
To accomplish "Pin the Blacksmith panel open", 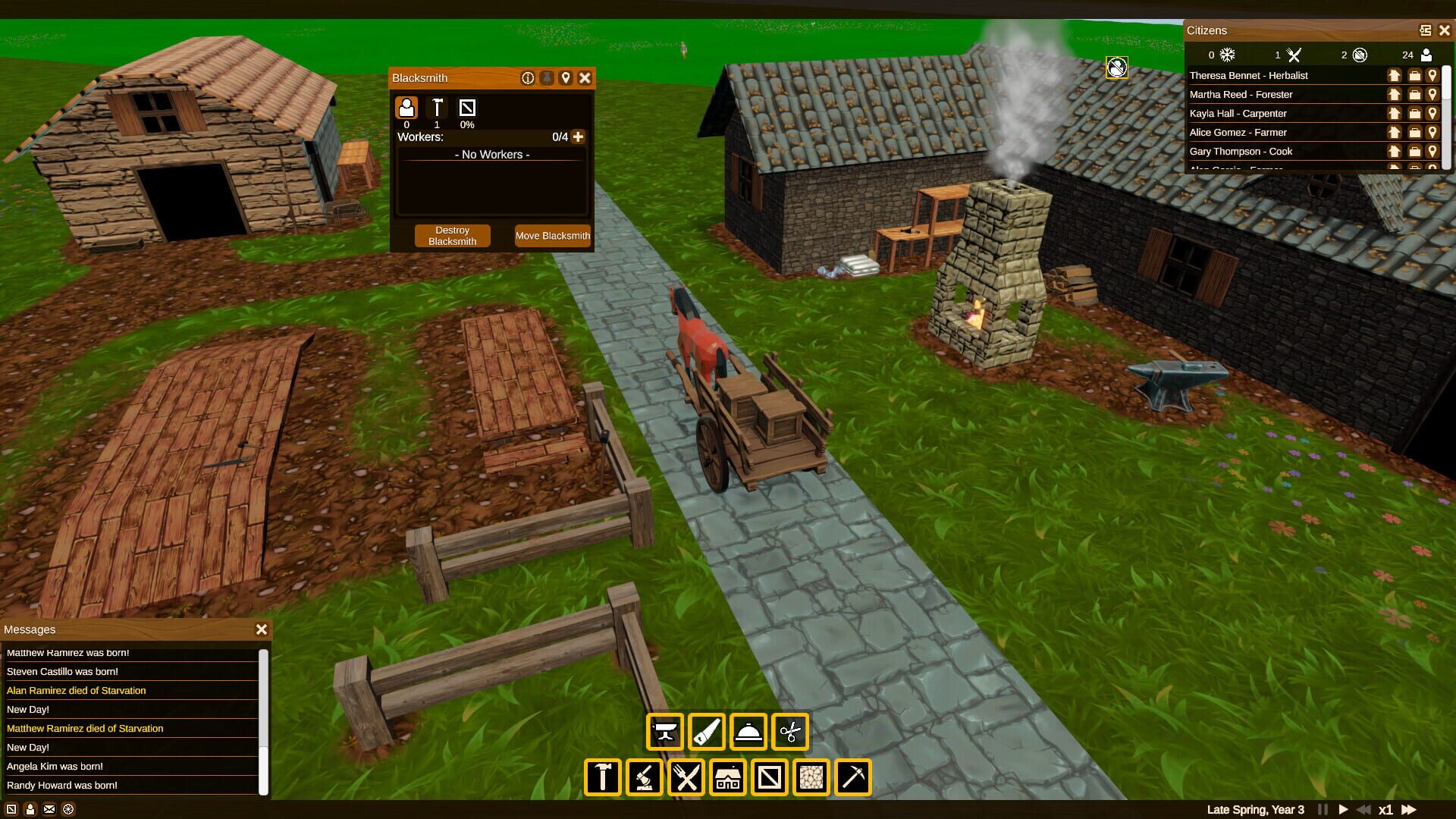I will 547,78.
